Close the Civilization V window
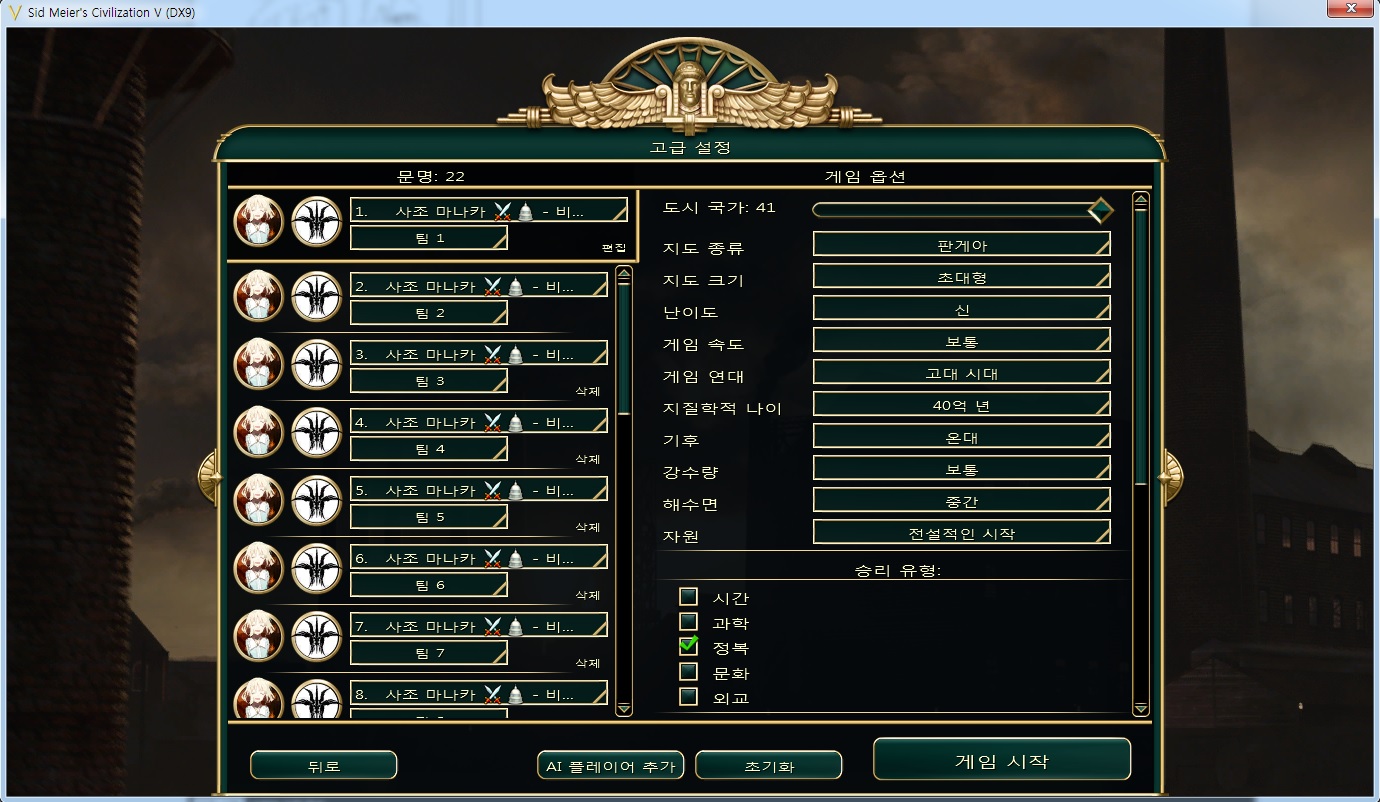Viewport: 1380px width, 802px height. pos(1349,9)
